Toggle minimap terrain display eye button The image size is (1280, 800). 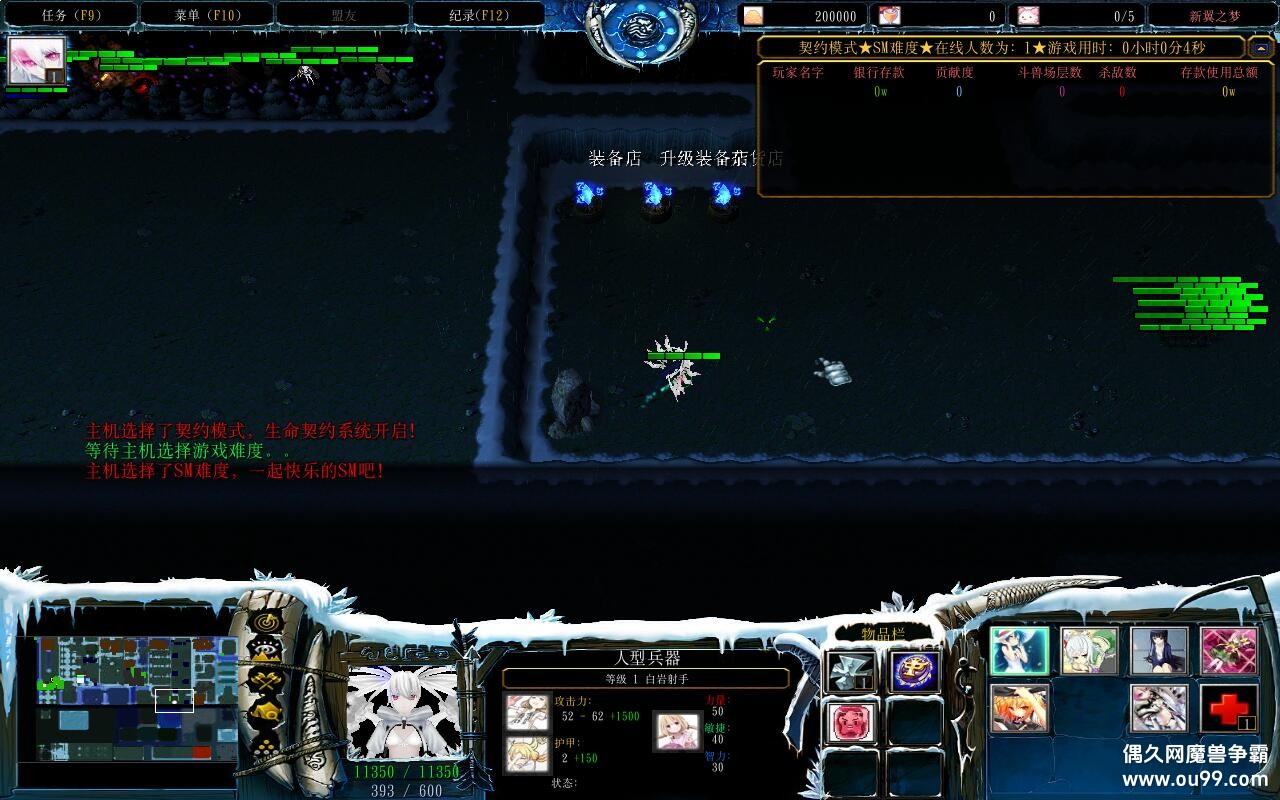coord(266,652)
